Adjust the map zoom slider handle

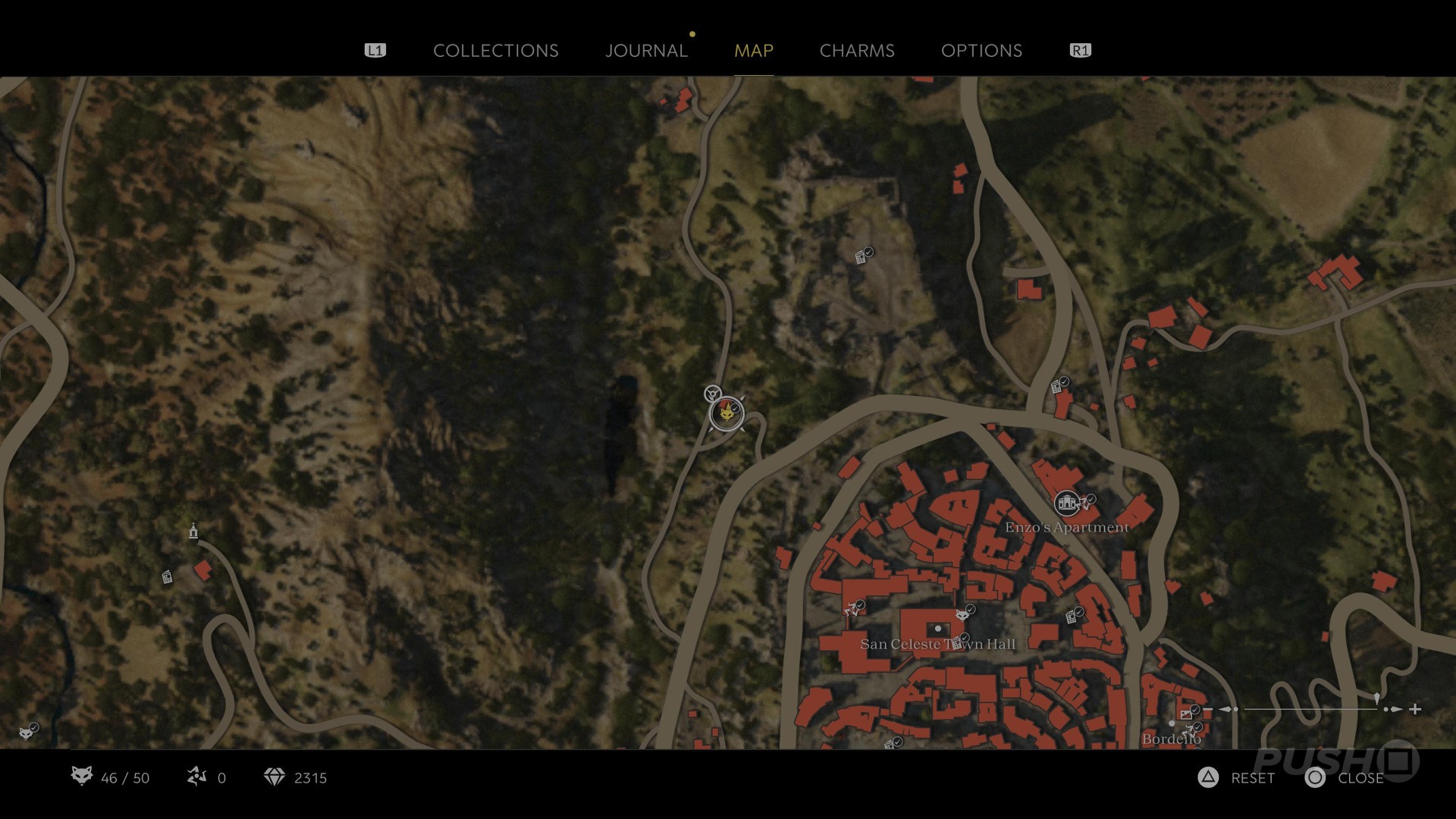1376,698
